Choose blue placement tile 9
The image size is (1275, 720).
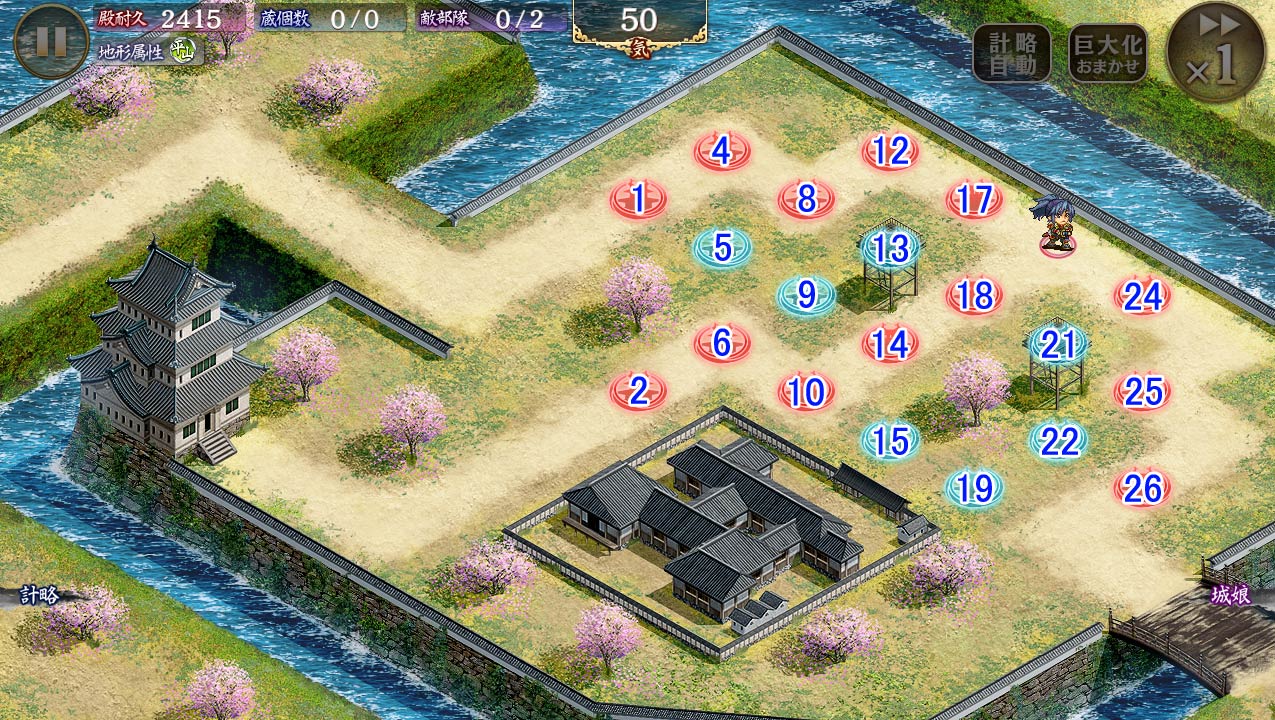(806, 295)
